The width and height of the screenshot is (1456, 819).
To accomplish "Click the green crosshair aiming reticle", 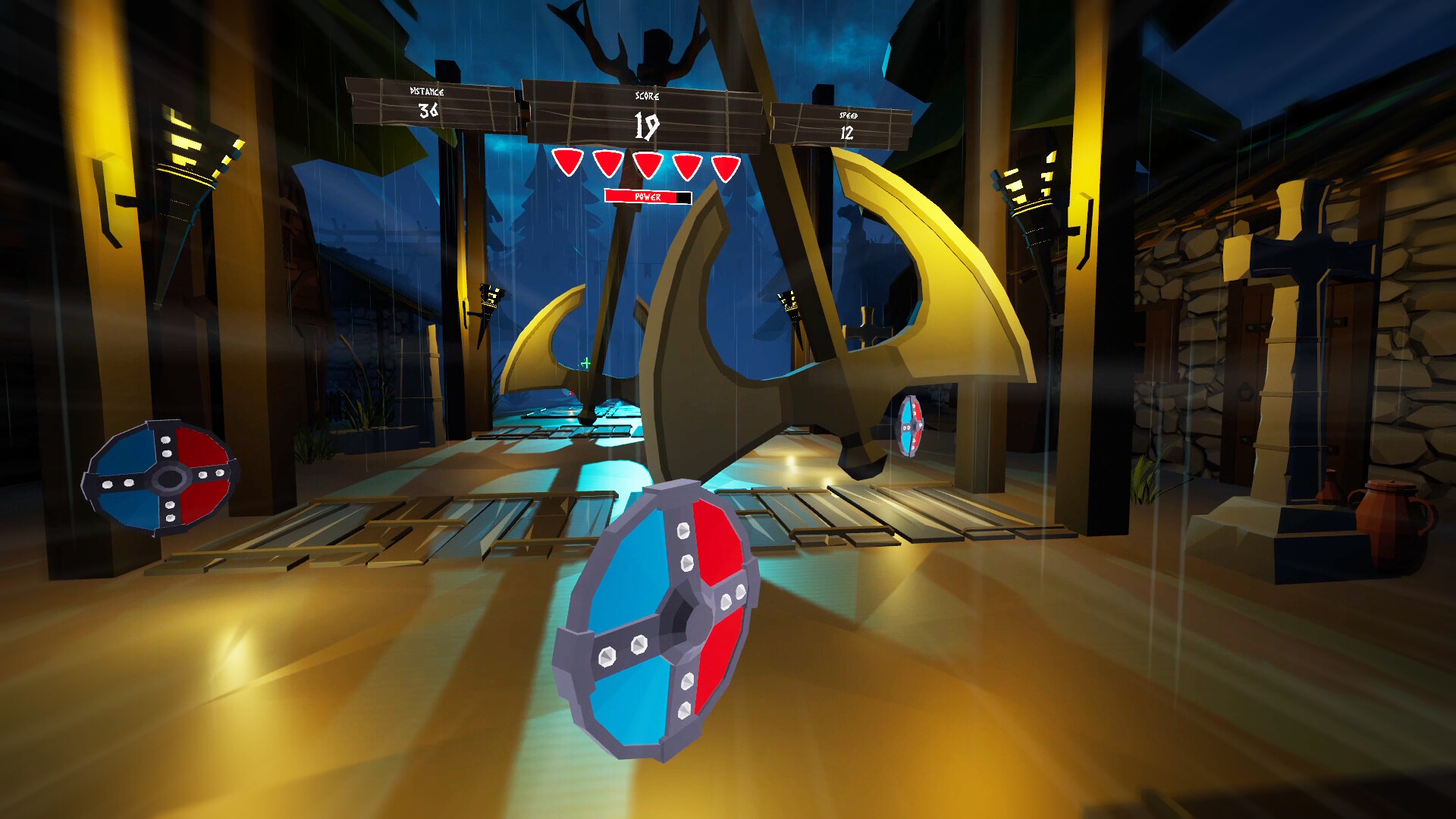I will click(x=585, y=365).
